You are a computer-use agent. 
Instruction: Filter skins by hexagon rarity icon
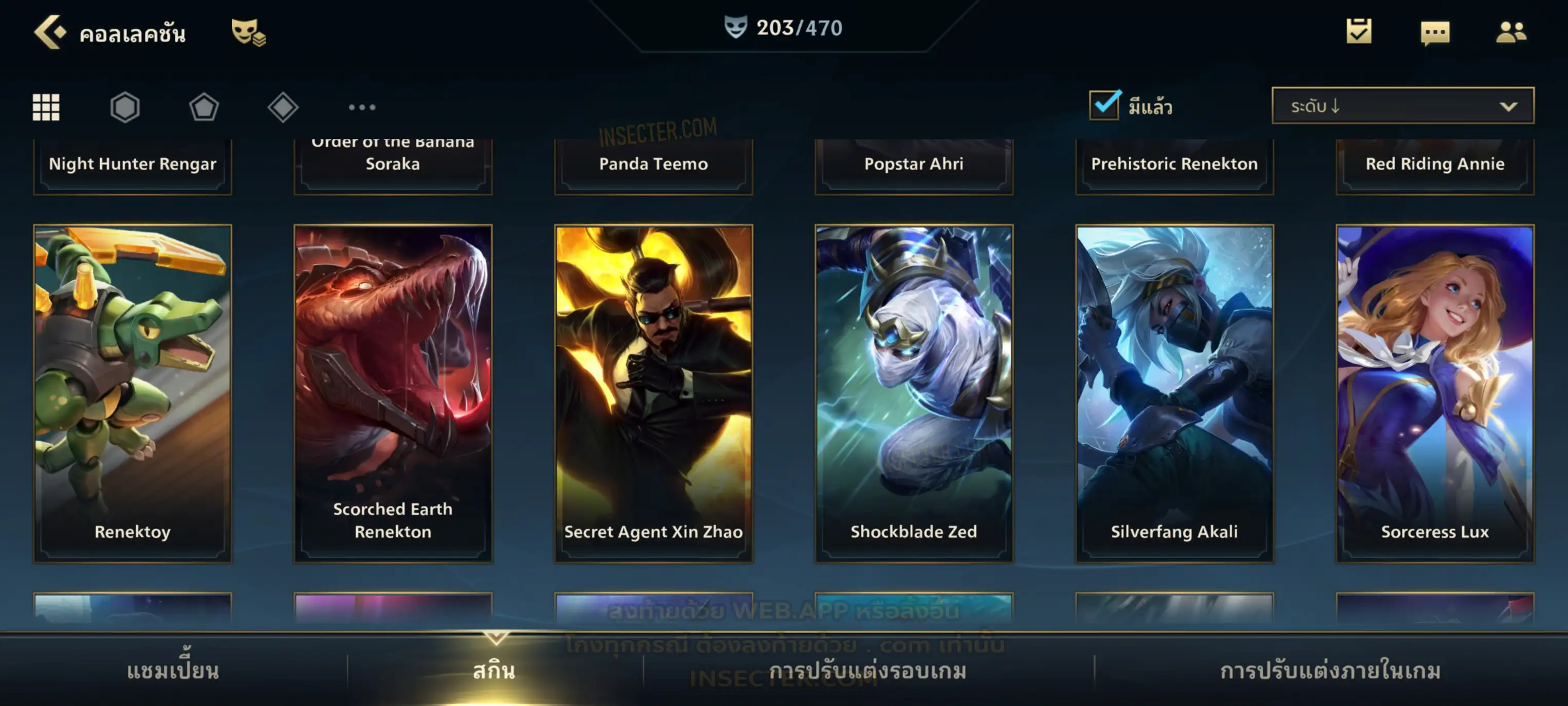[125, 107]
